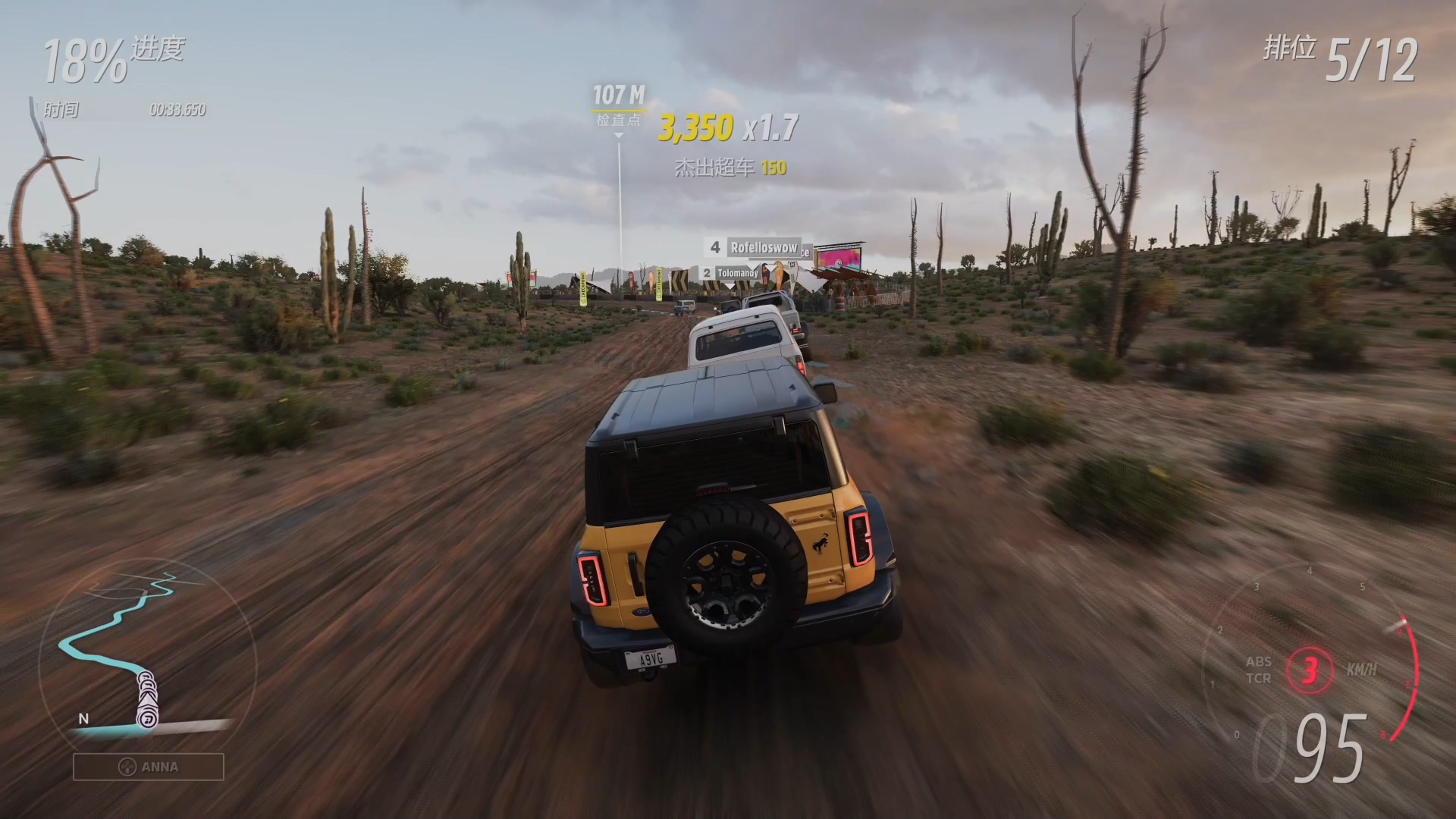Select the Rofelloswow player name tag
This screenshot has height=819, width=1456.
[x=763, y=247]
